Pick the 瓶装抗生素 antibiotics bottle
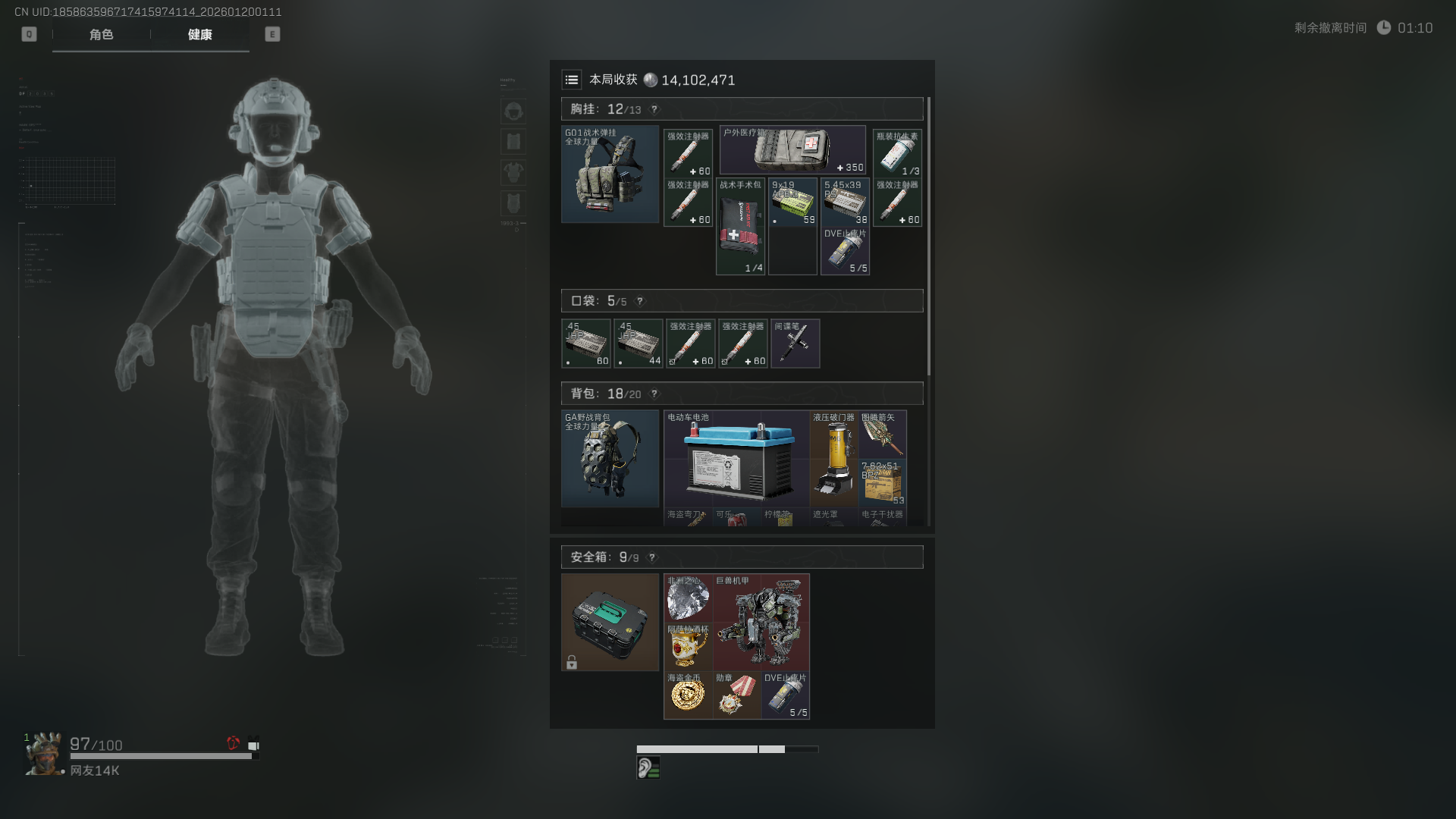This screenshot has height=819, width=1456. pyautogui.click(x=897, y=153)
